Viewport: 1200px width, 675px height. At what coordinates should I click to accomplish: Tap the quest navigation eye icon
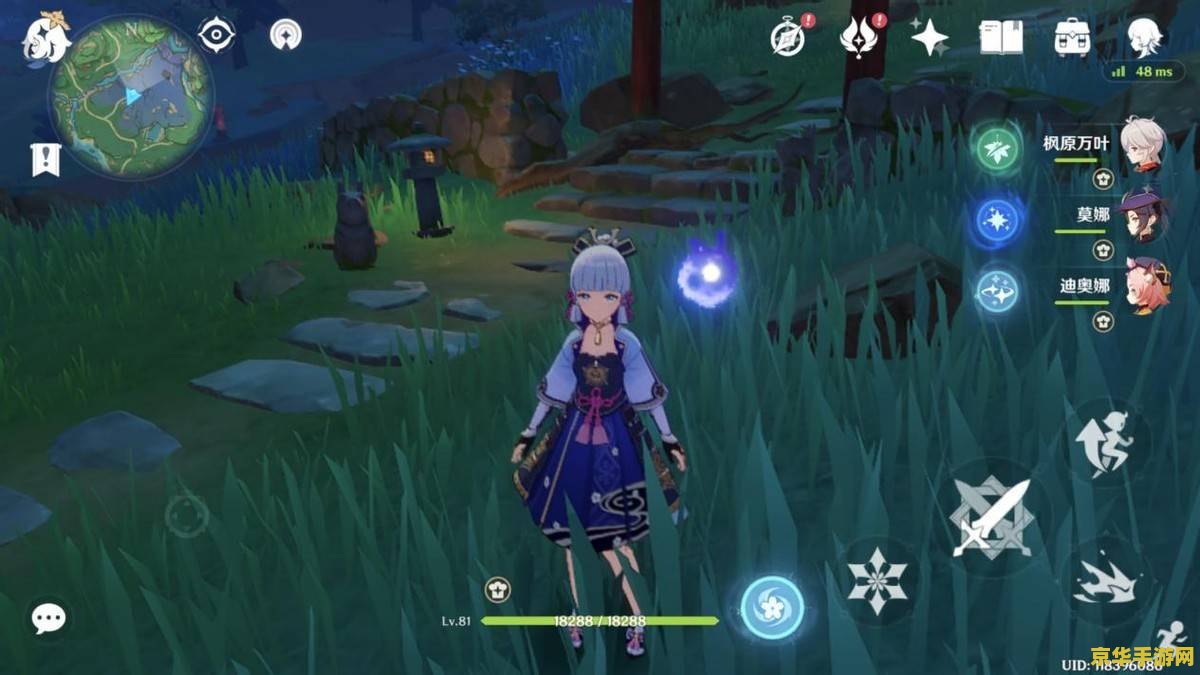click(215, 36)
